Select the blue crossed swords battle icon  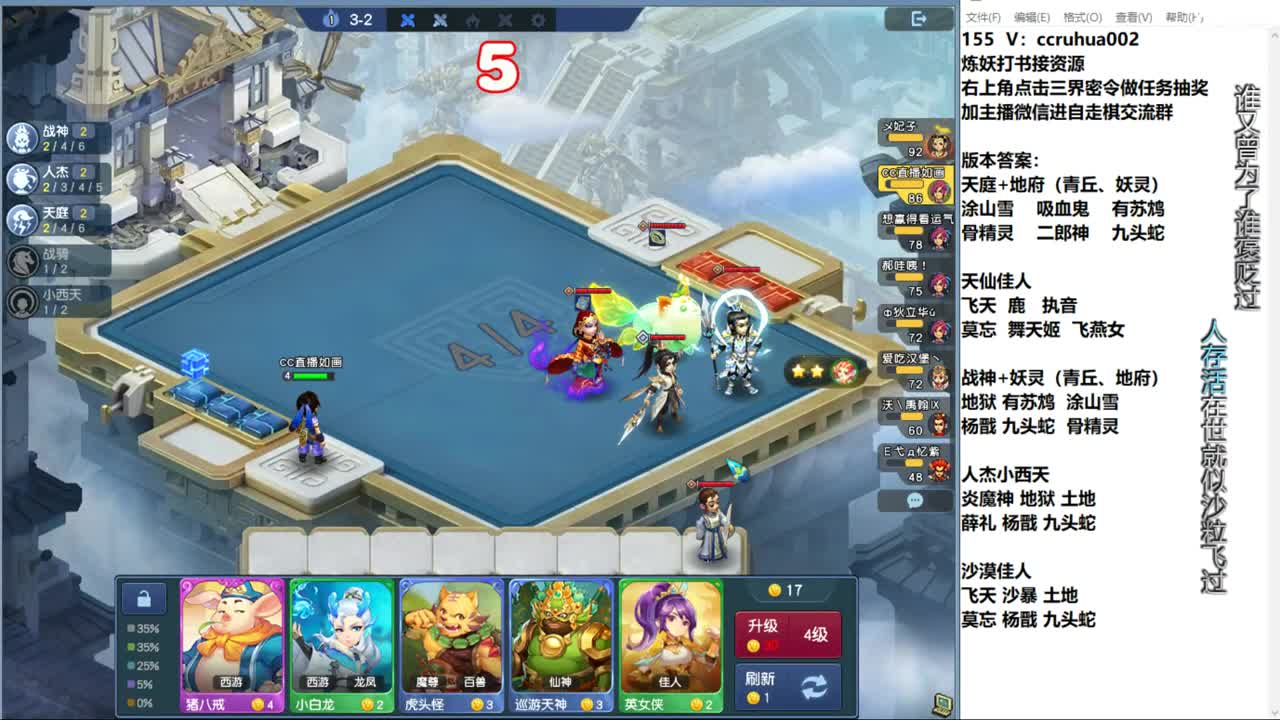pyautogui.click(x=408, y=20)
